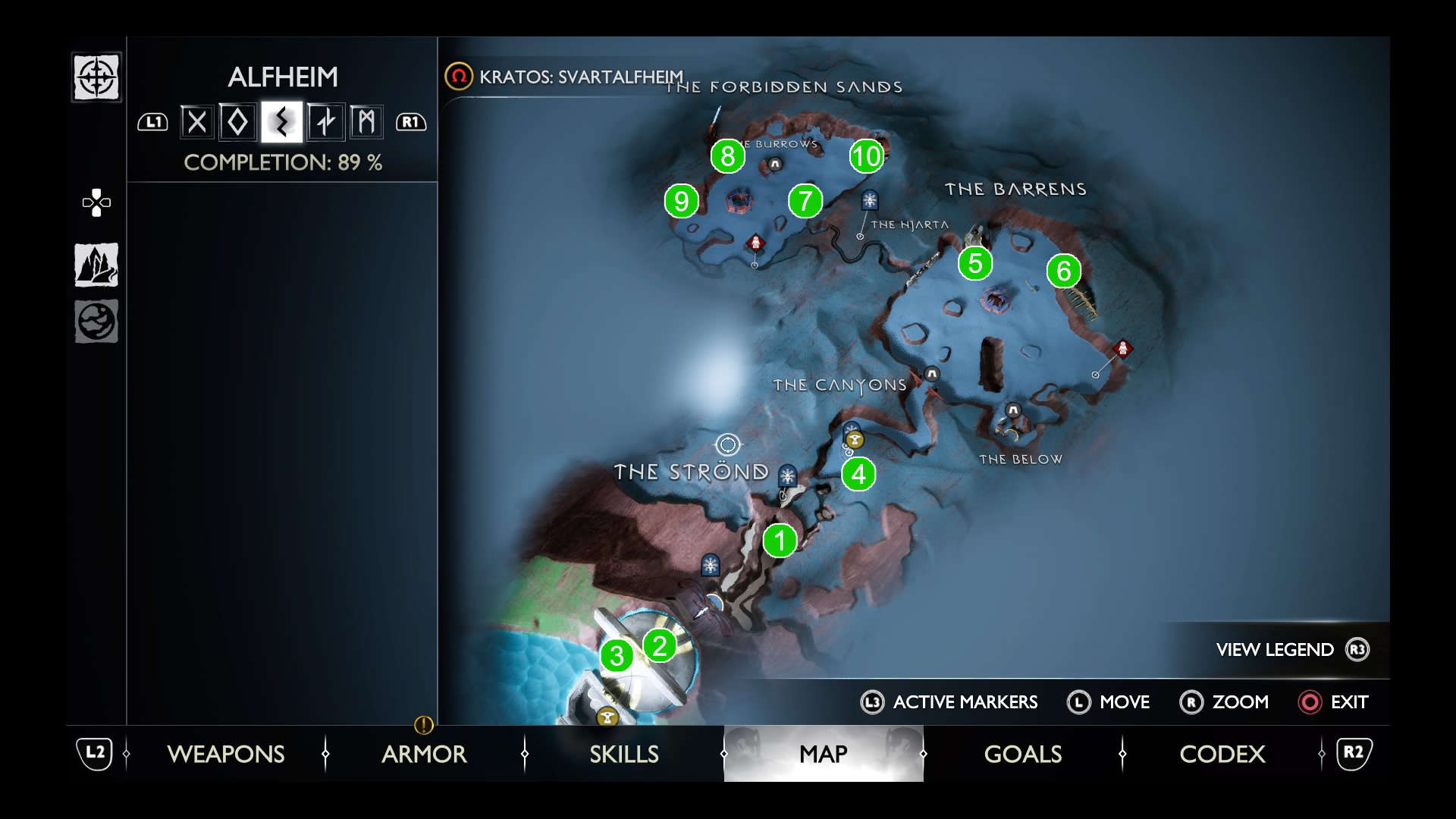Open the Goals tab
This screenshot has height=819, width=1456.
click(1023, 754)
